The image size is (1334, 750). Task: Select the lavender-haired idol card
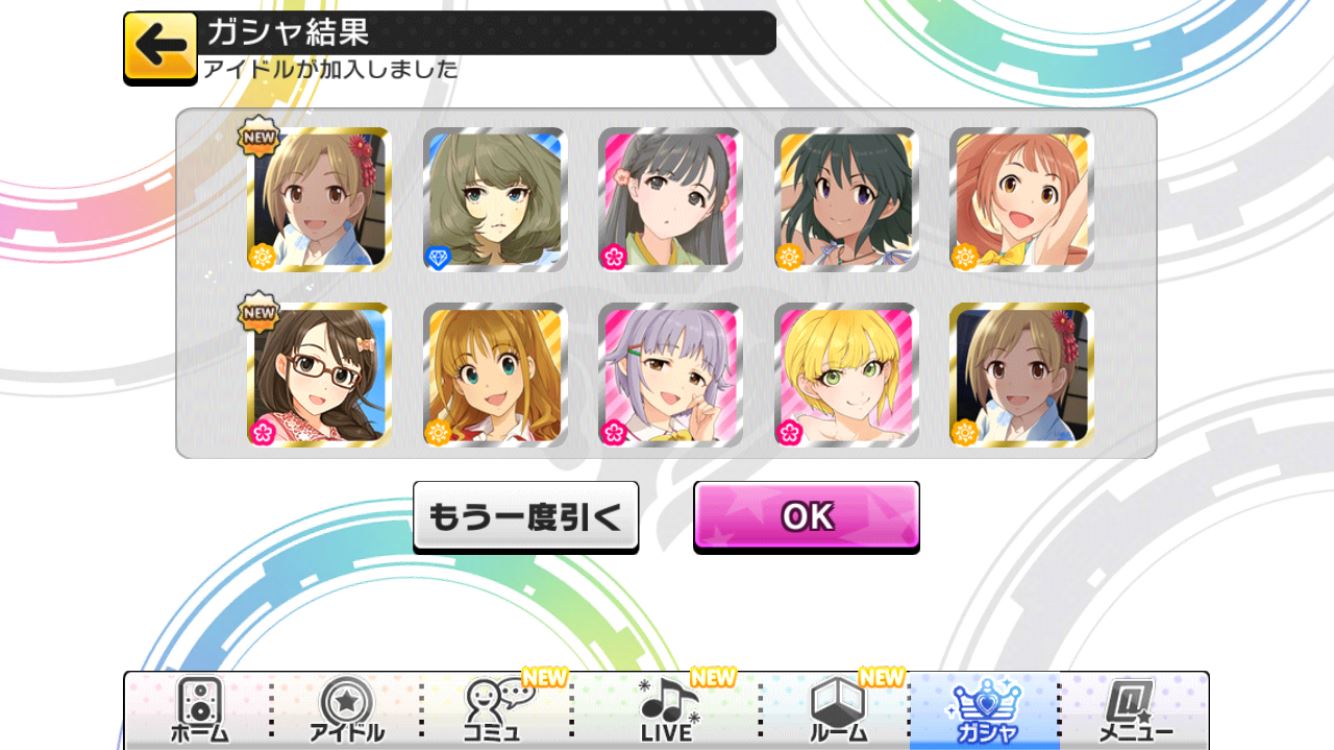point(670,375)
